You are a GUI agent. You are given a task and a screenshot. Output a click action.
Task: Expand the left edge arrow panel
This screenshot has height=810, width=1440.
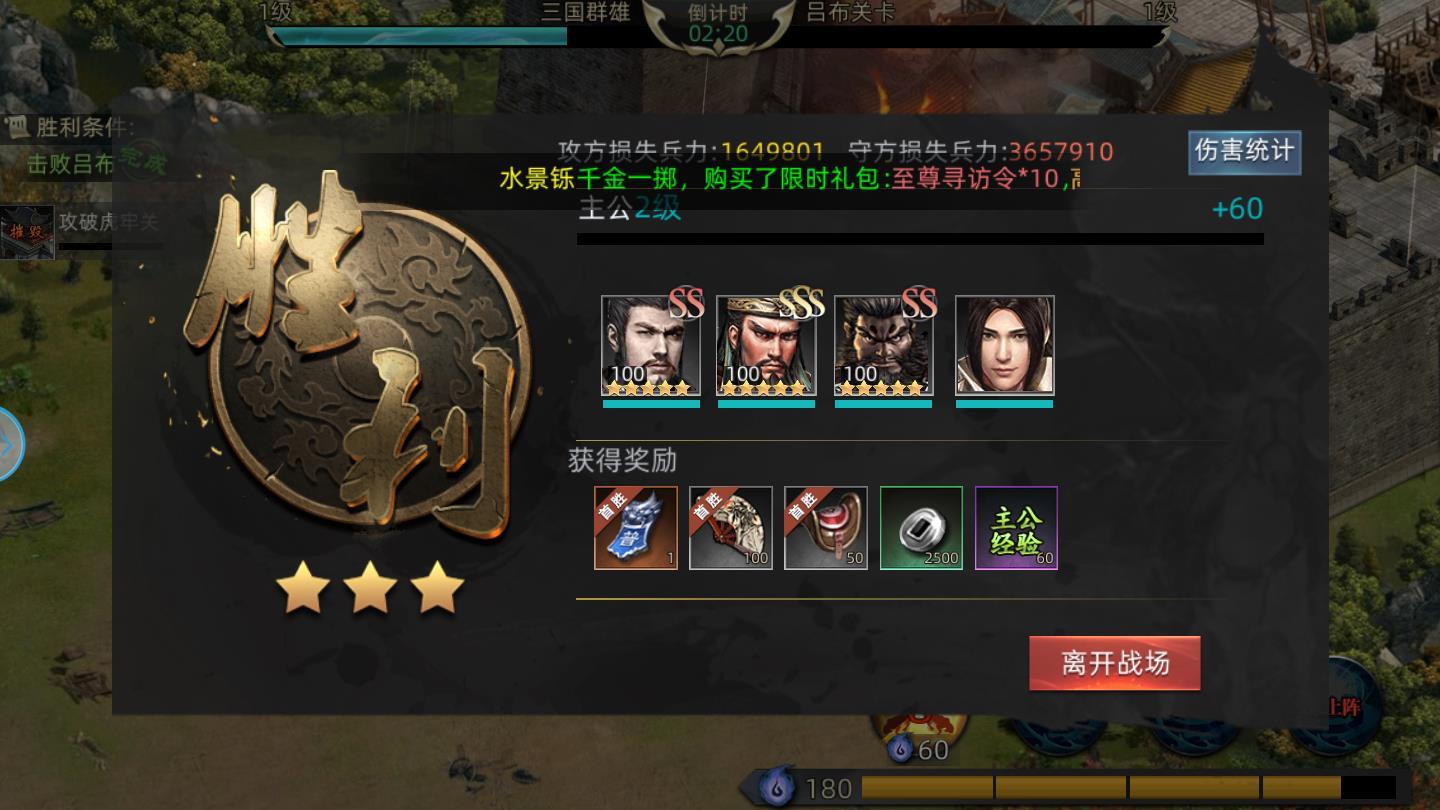click(8, 446)
